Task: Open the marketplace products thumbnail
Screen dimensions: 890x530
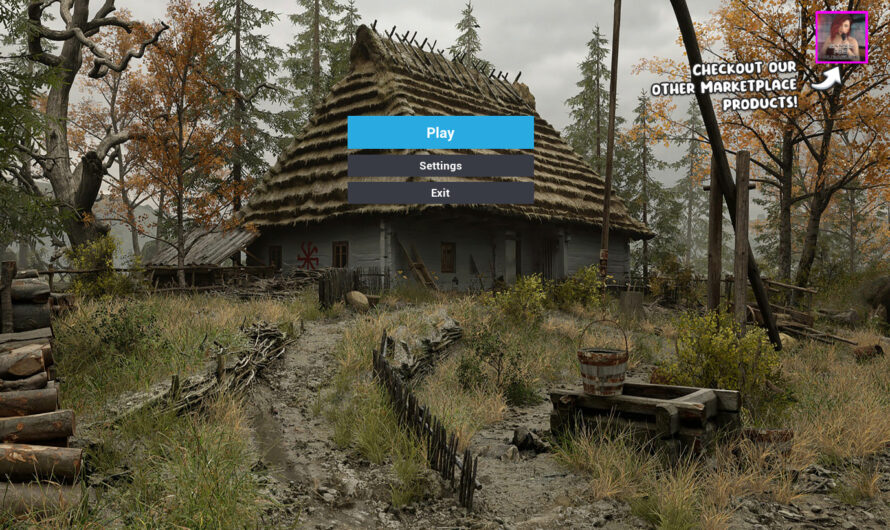Action: click(x=841, y=37)
